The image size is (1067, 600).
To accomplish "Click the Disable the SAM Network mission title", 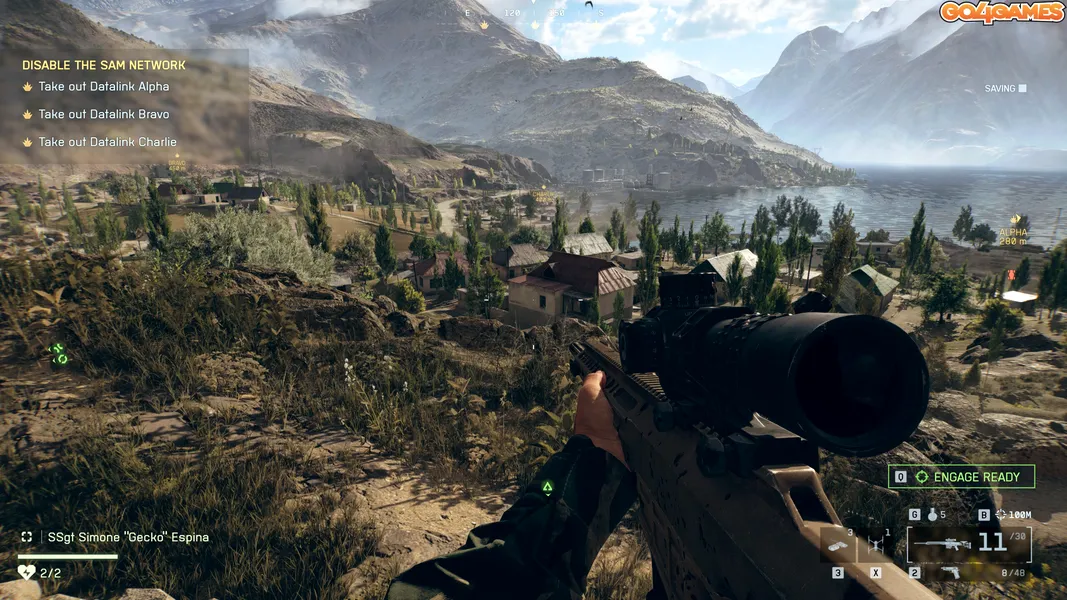I will (x=104, y=66).
